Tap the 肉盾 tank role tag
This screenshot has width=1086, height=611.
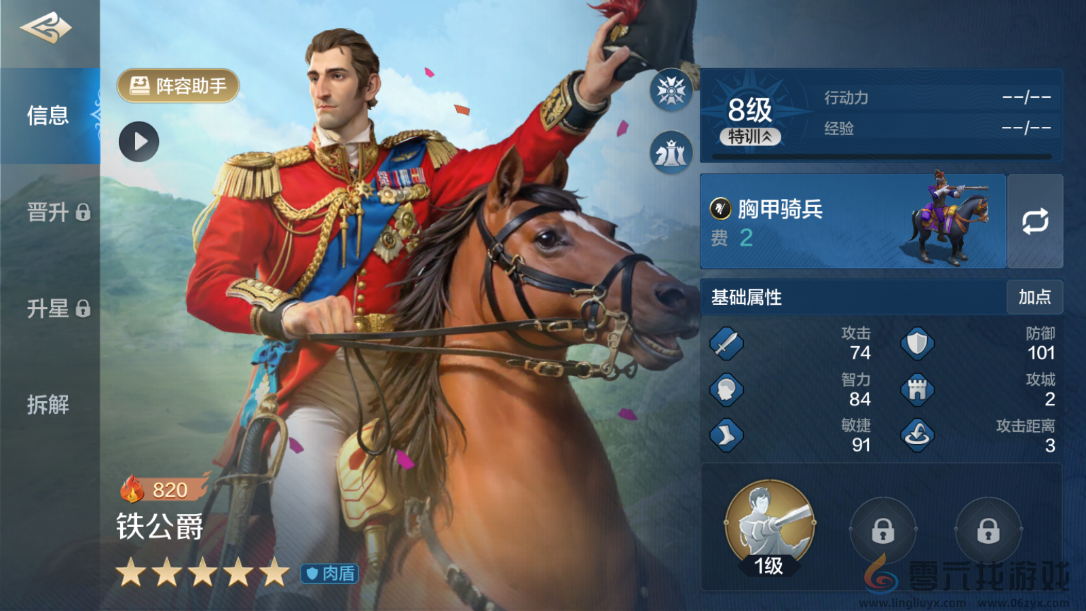click(x=330, y=573)
